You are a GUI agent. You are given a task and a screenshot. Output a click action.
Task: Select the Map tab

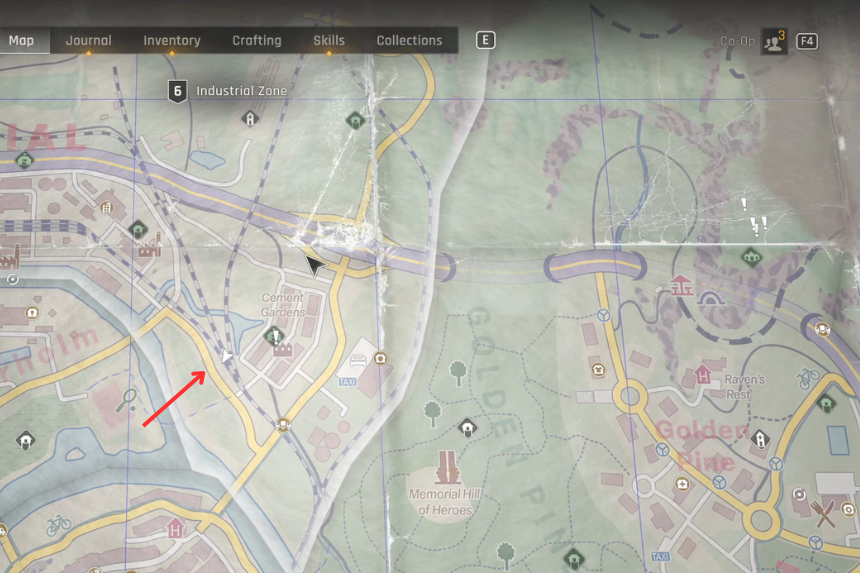21,41
